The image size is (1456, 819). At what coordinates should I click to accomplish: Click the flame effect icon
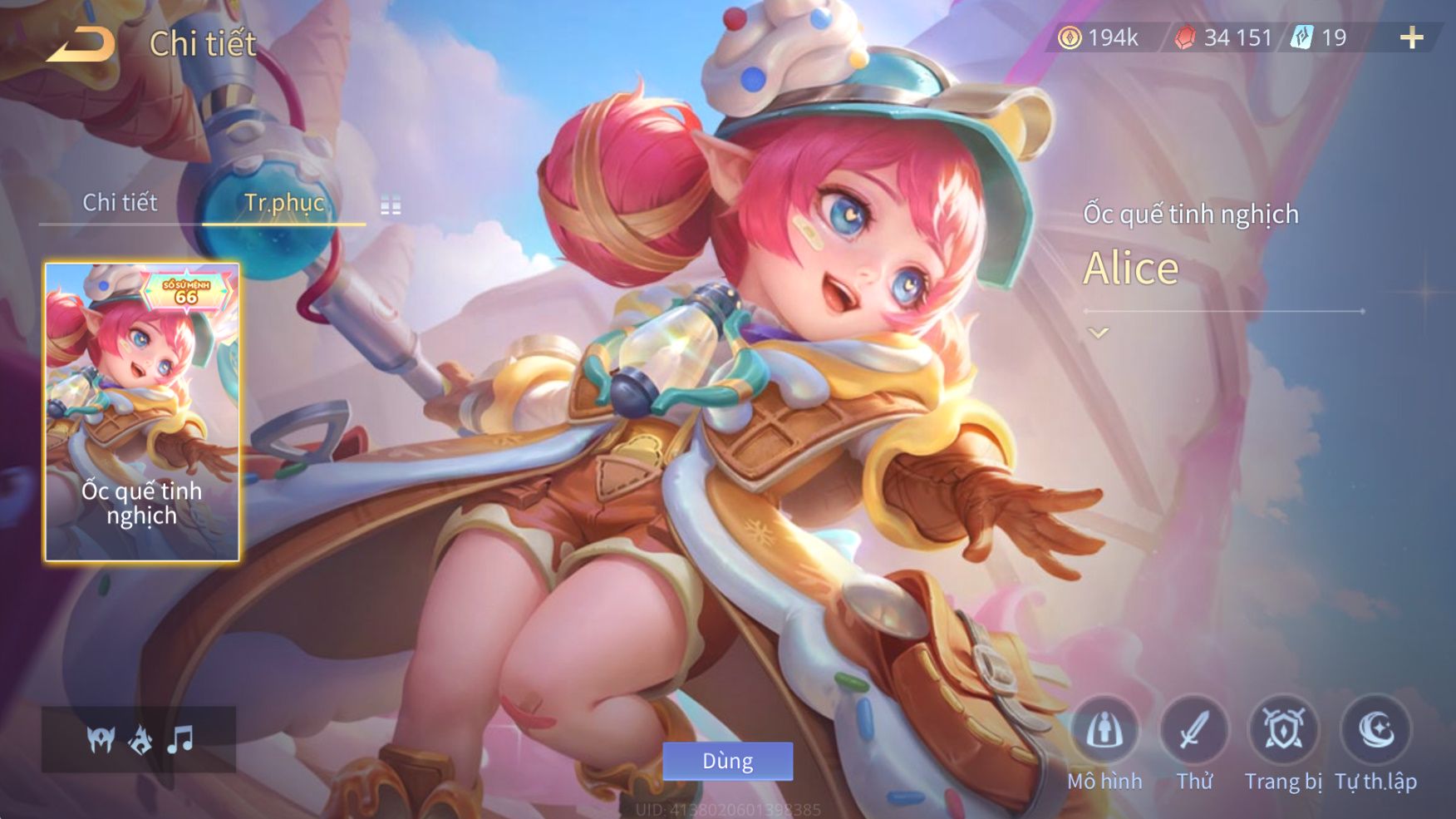(x=140, y=738)
